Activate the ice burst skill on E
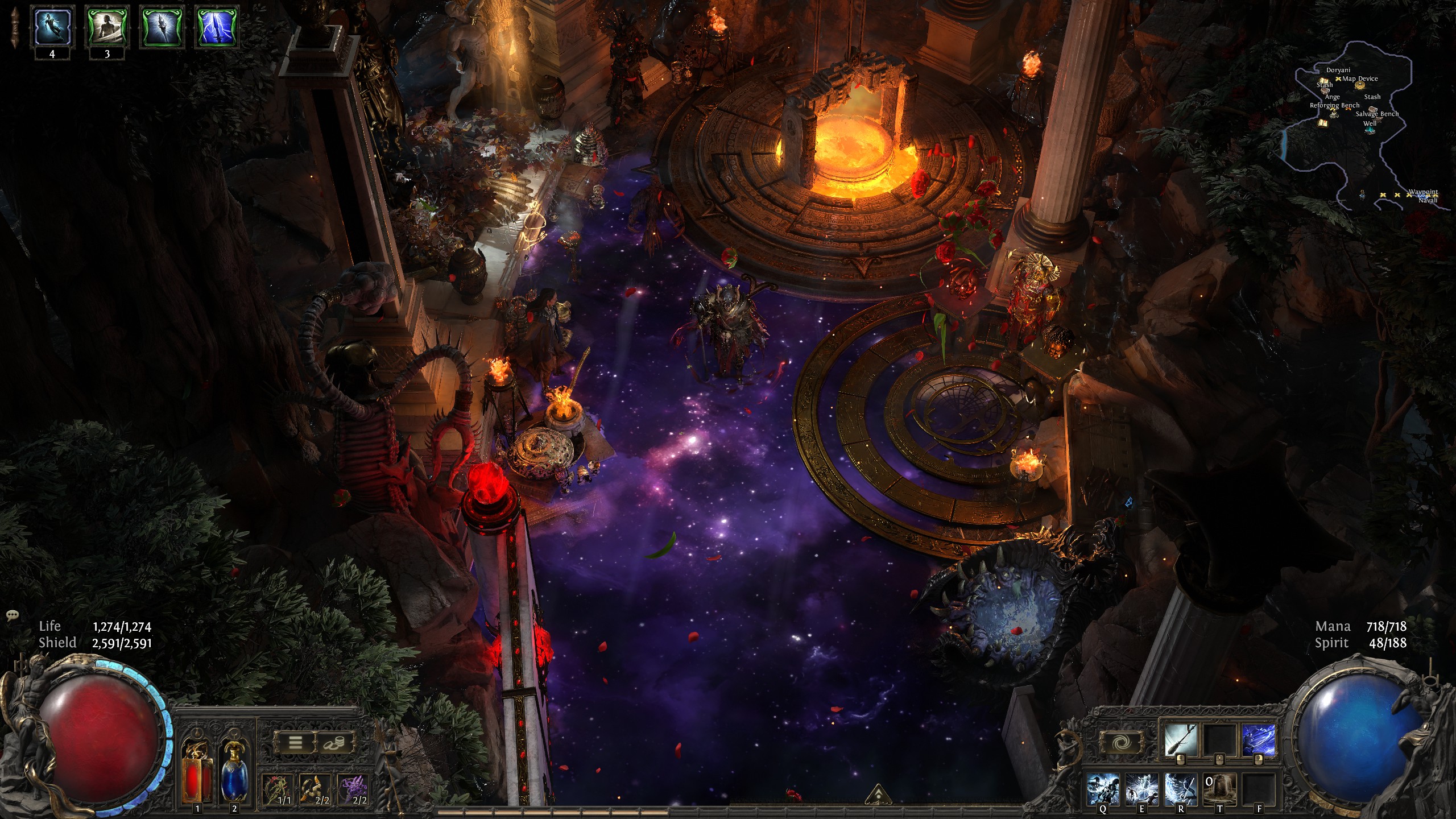 (1141, 789)
